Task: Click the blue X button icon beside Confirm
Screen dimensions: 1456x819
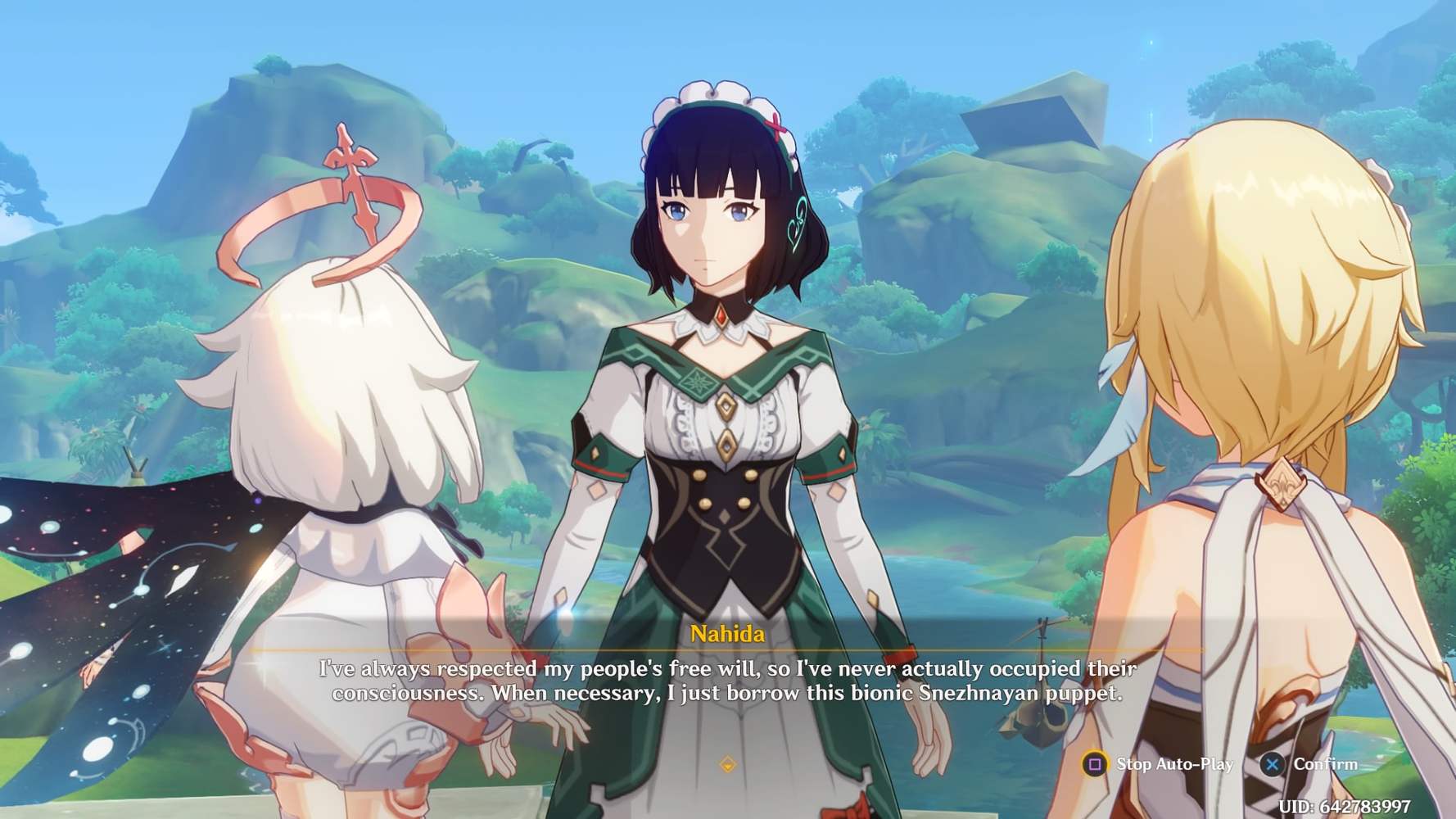Action: [1273, 763]
